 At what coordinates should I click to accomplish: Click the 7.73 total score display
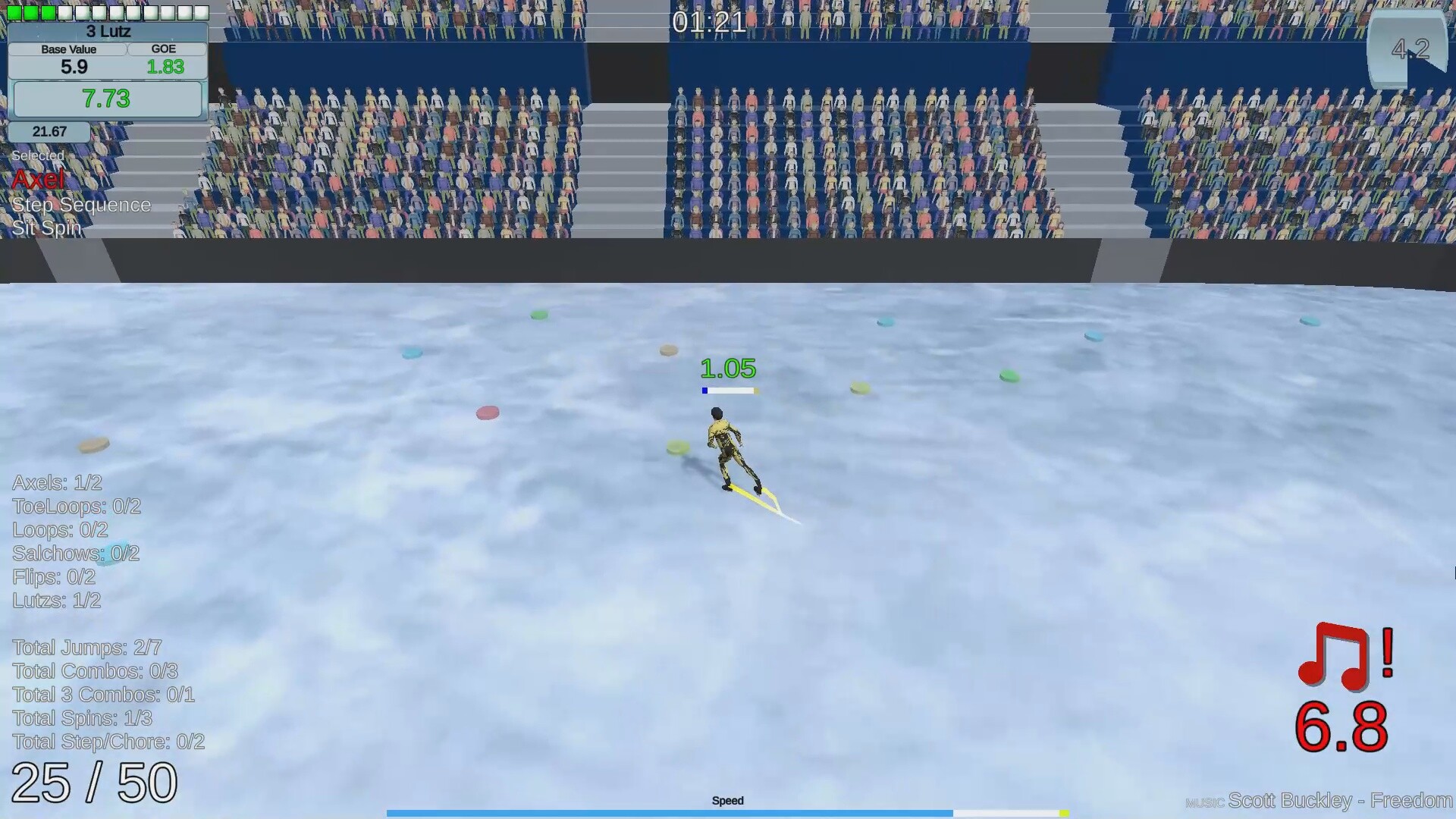[107, 99]
